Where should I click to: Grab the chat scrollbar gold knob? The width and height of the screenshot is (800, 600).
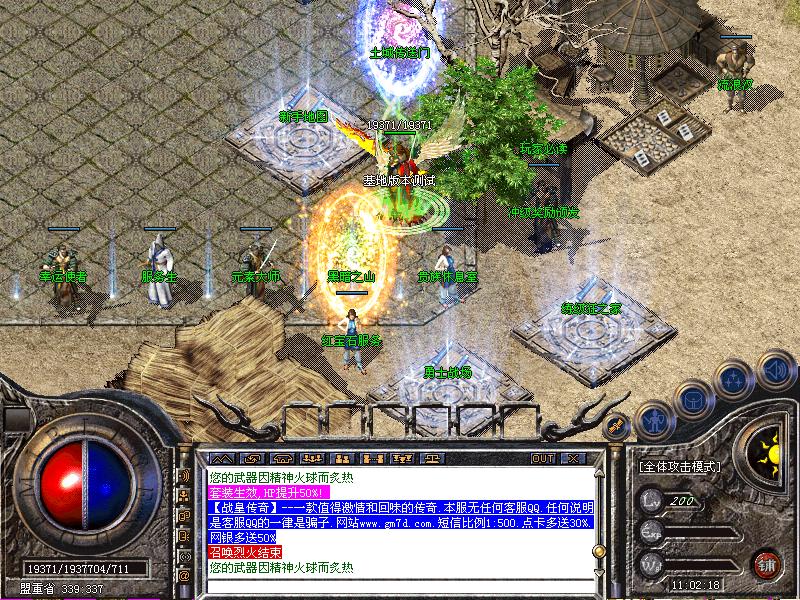pos(598,551)
